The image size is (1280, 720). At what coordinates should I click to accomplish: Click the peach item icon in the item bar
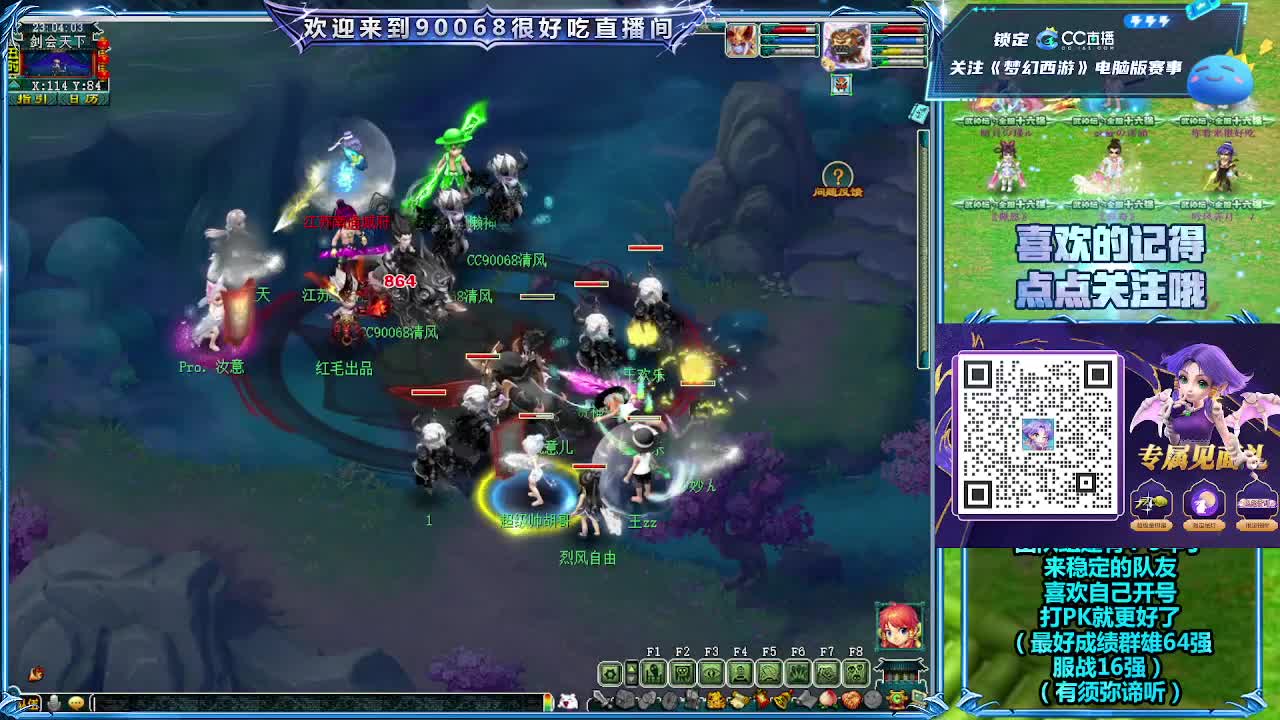point(828,698)
